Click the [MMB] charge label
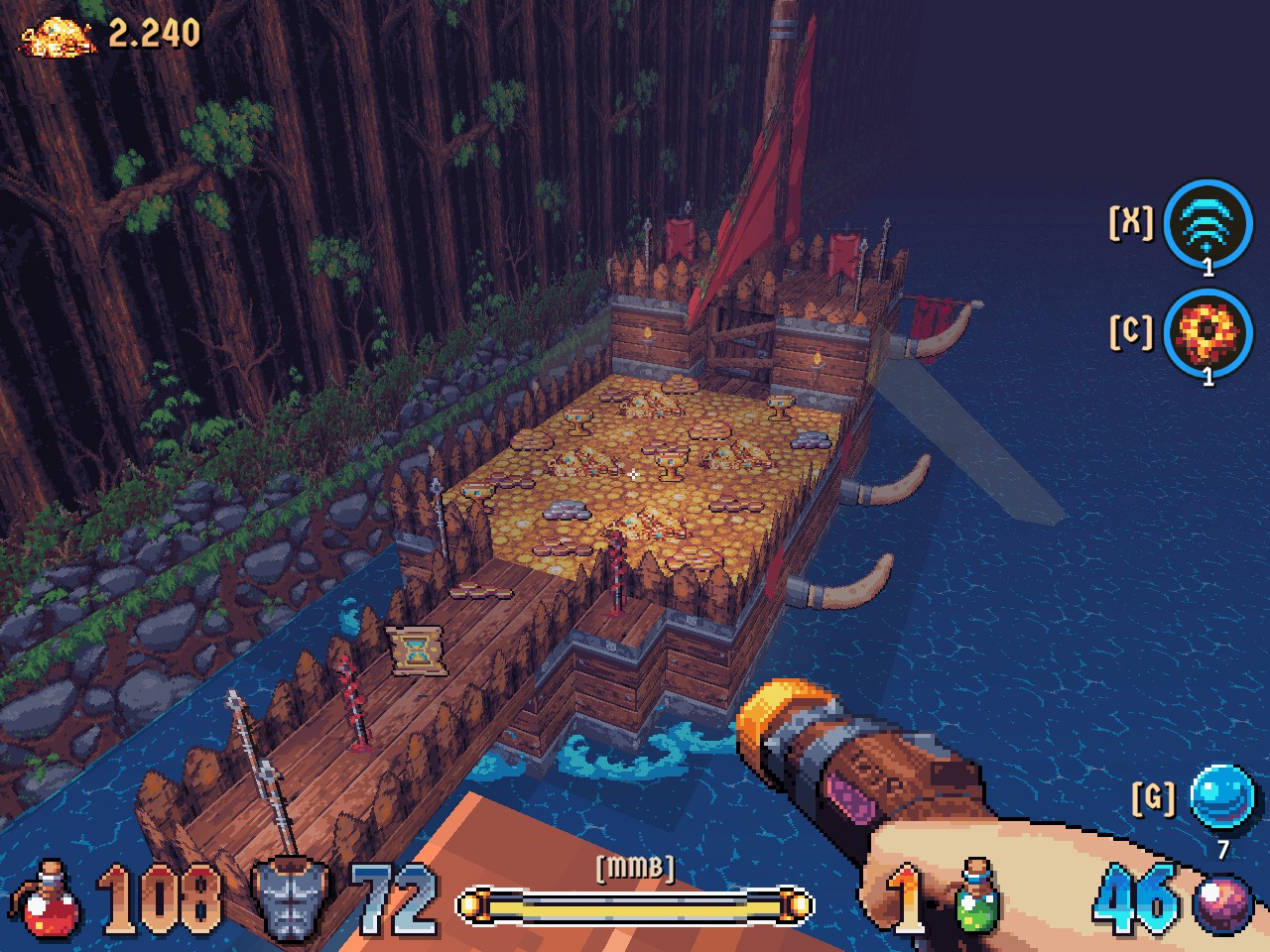Screen dimensions: 1270x952 click(x=635, y=868)
